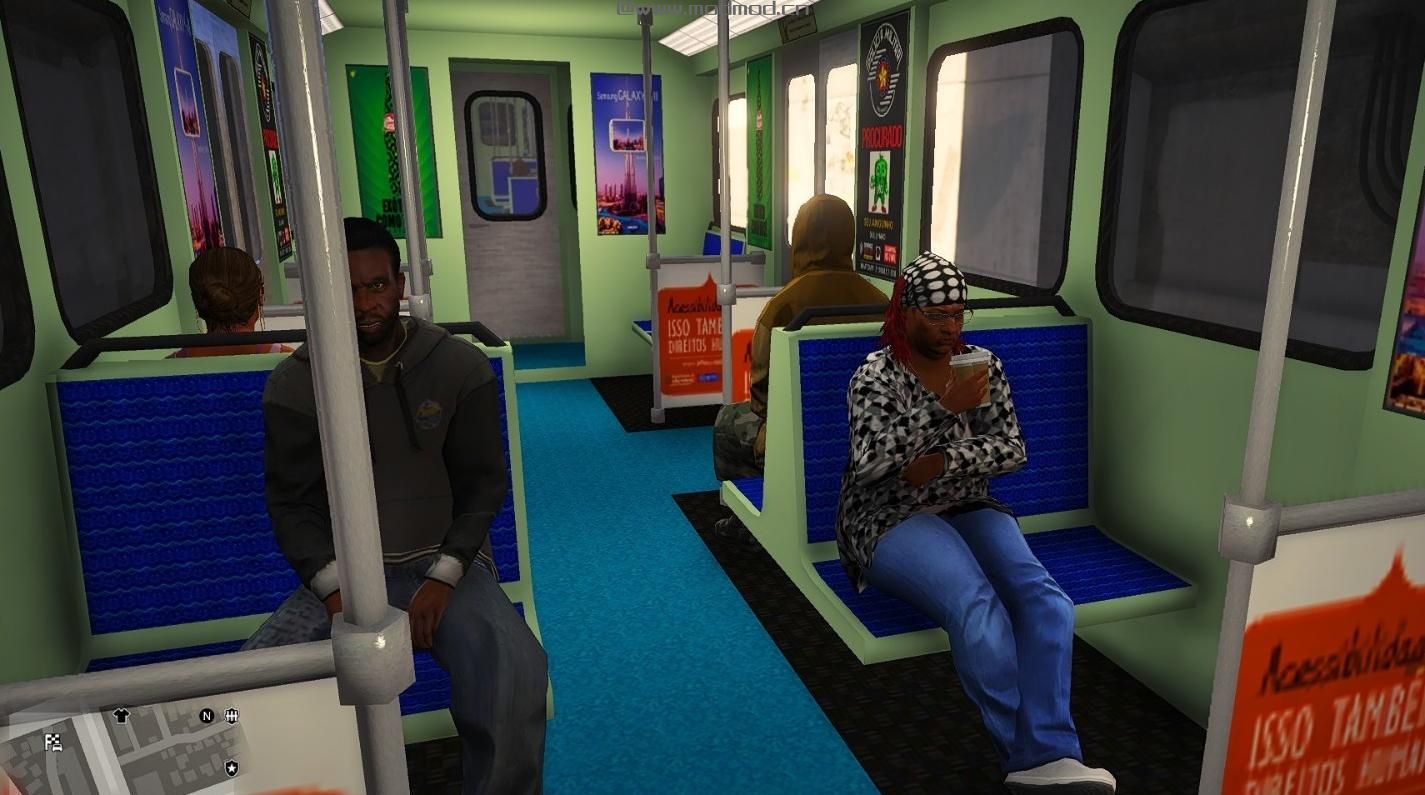
Task: Click the police star logo atop the Procurado poster
Action: tap(882, 70)
